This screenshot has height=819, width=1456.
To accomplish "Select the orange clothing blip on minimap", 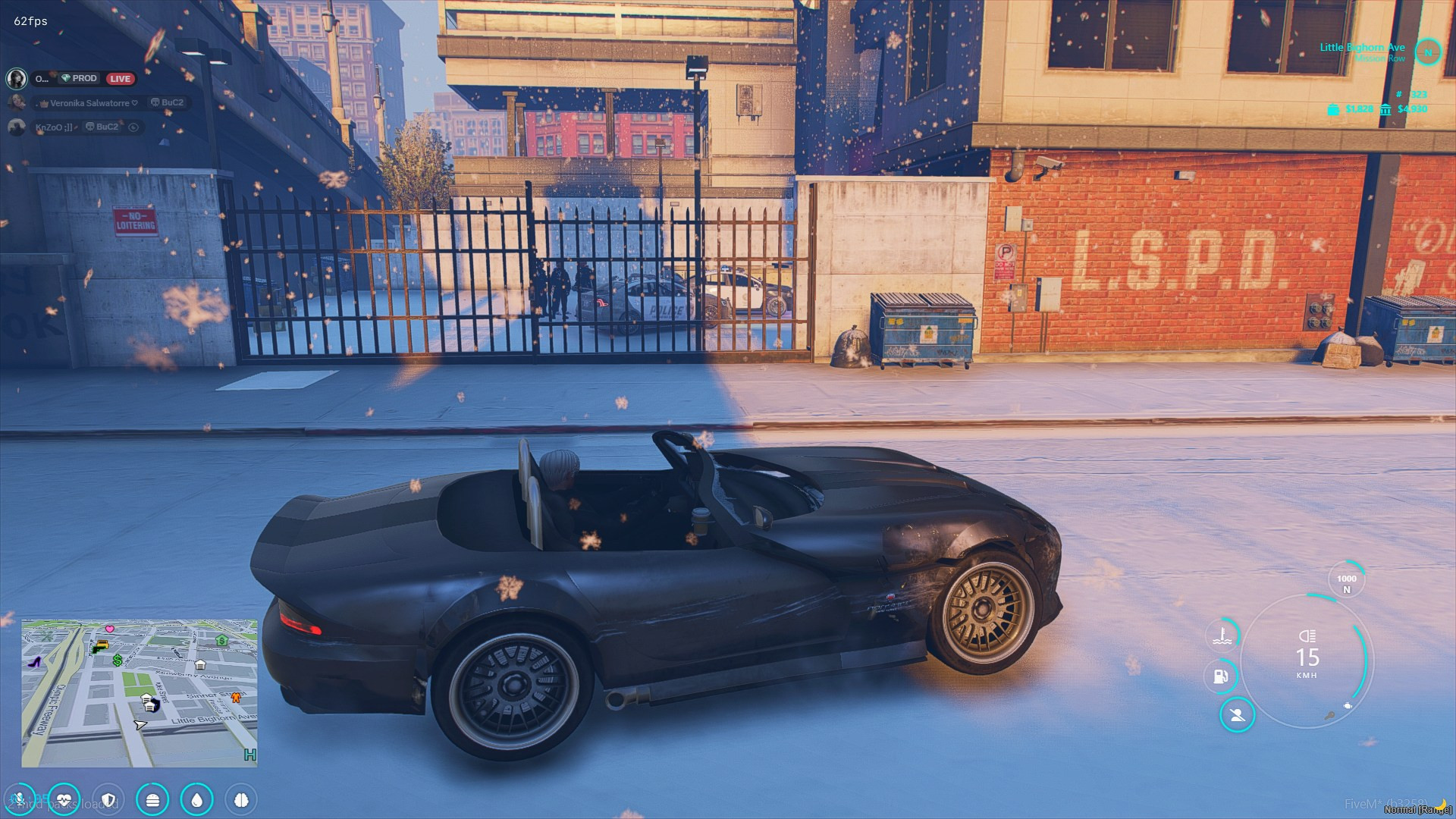I will click(236, 696).
